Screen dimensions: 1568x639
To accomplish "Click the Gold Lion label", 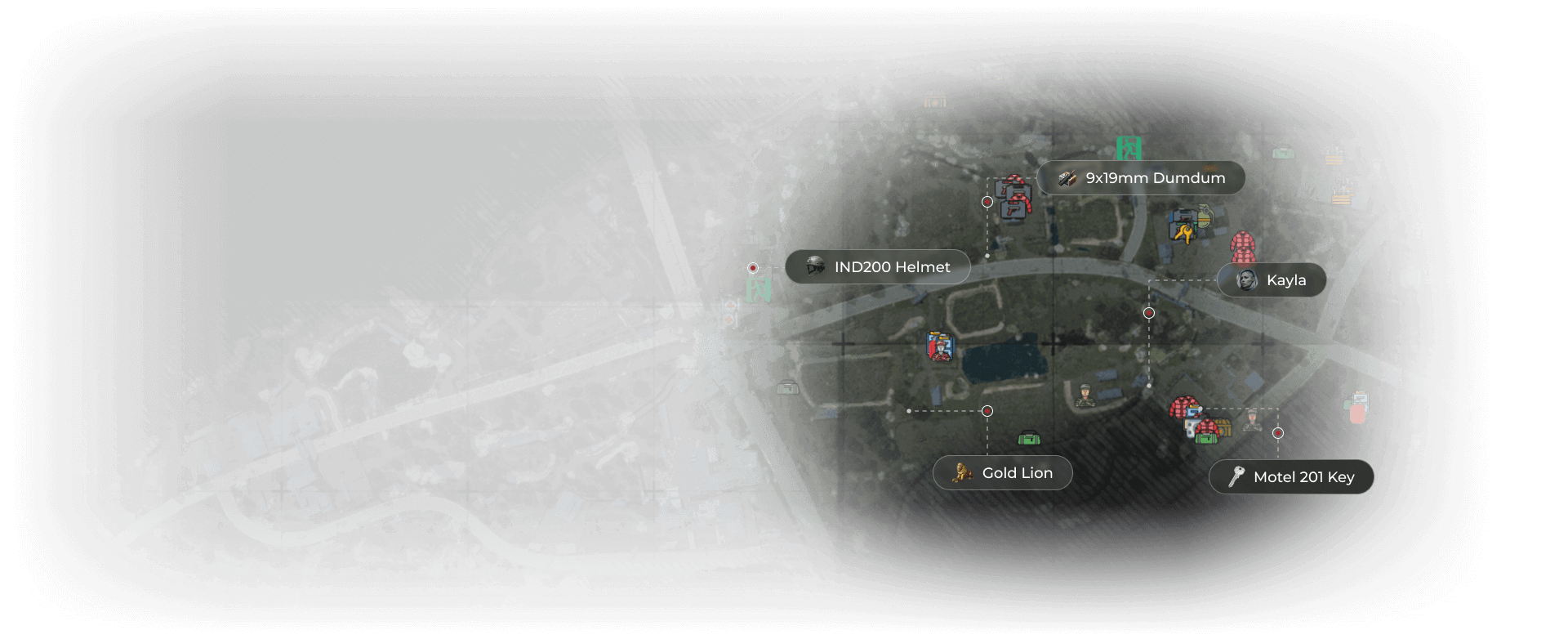I will (x=1002, y=472).
